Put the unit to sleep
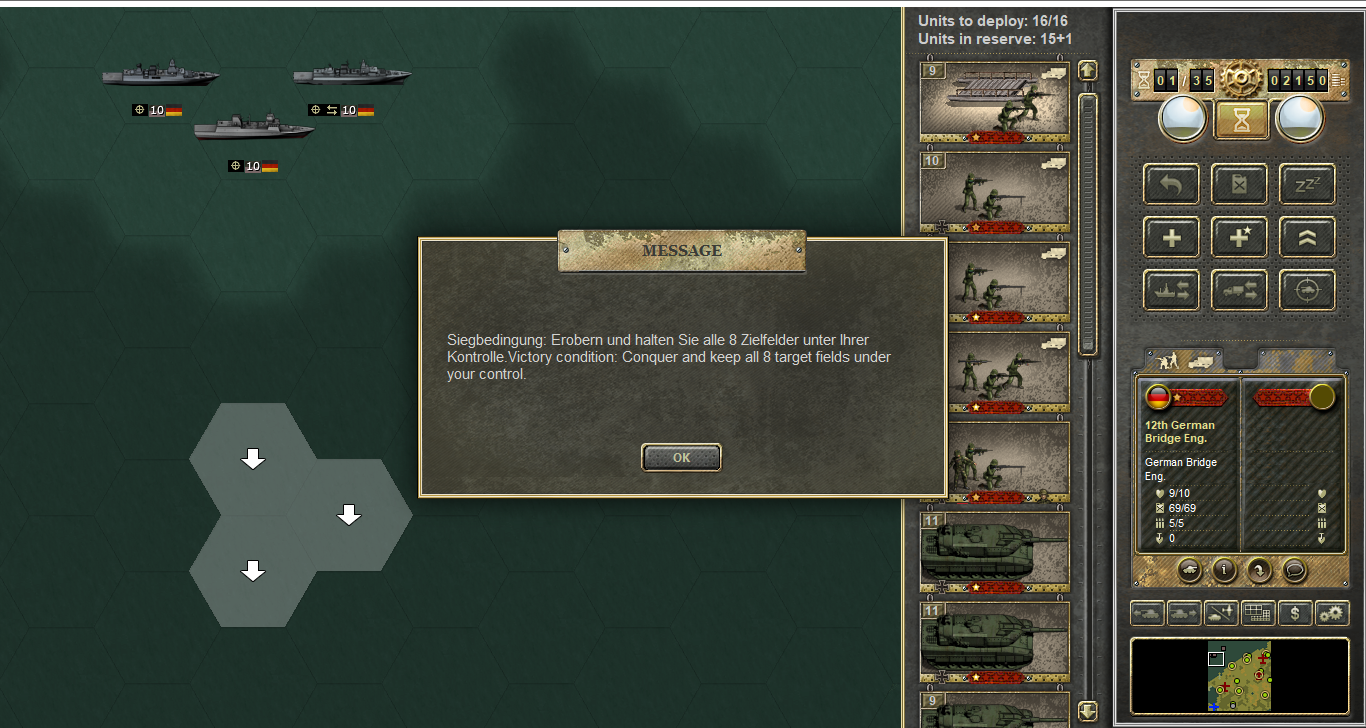 1307,184
